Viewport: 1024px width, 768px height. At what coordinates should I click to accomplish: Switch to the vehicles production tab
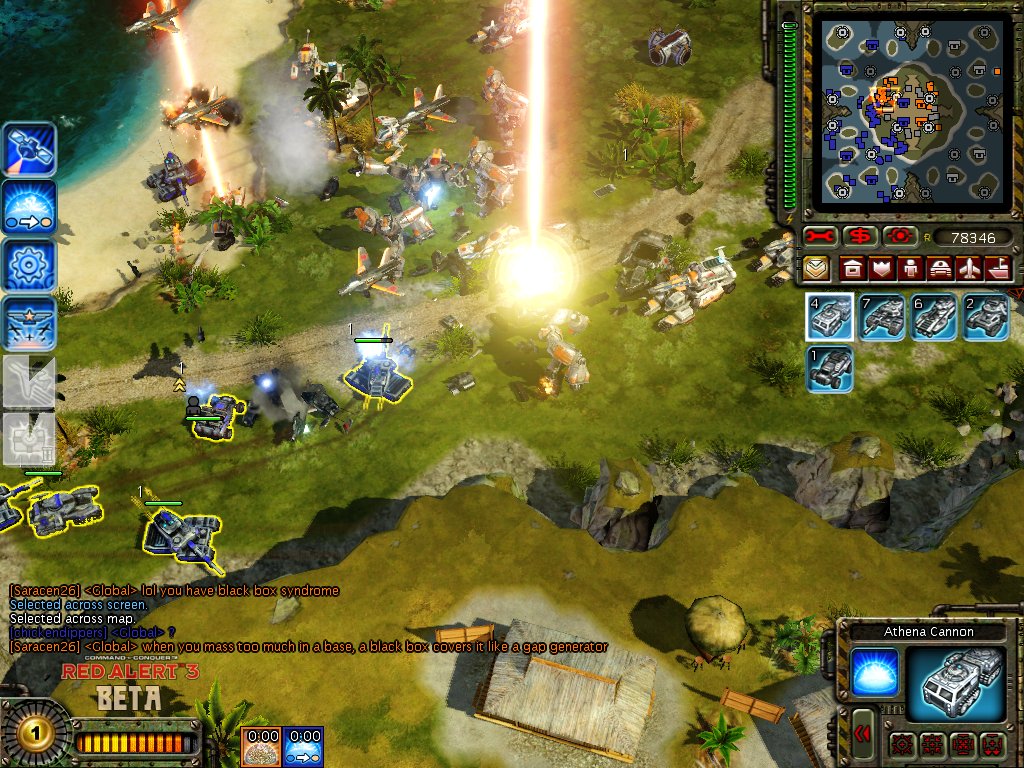coord(940,268)
